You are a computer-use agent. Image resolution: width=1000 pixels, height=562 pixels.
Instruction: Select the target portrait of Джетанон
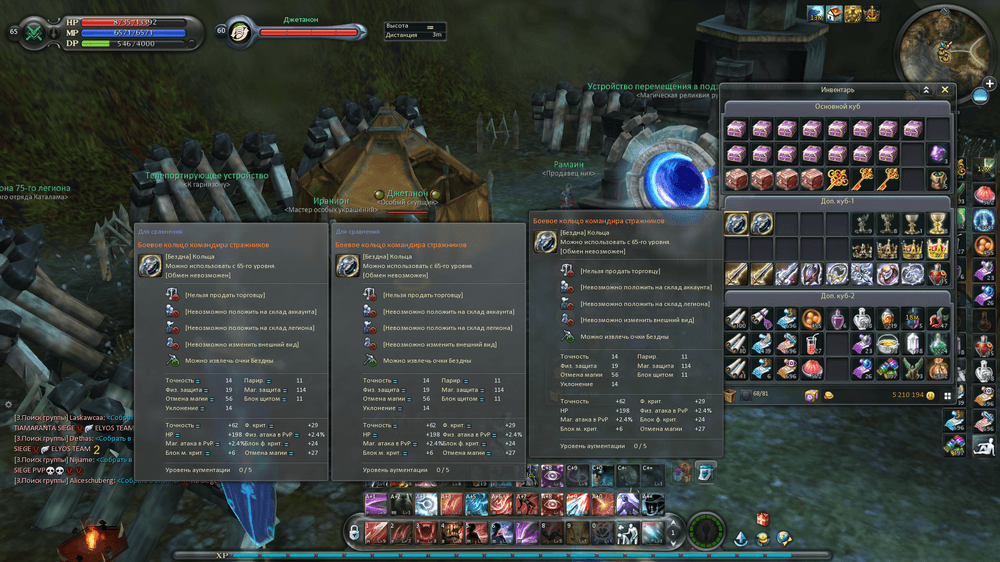[x=240, y=32]
